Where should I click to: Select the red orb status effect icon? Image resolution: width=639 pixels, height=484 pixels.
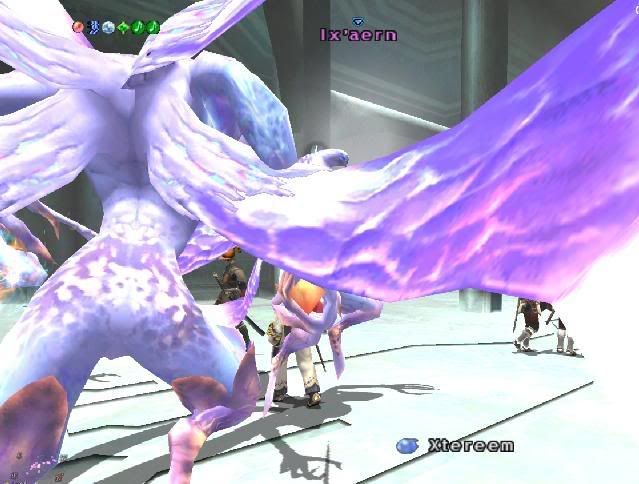tap(79, 27)
